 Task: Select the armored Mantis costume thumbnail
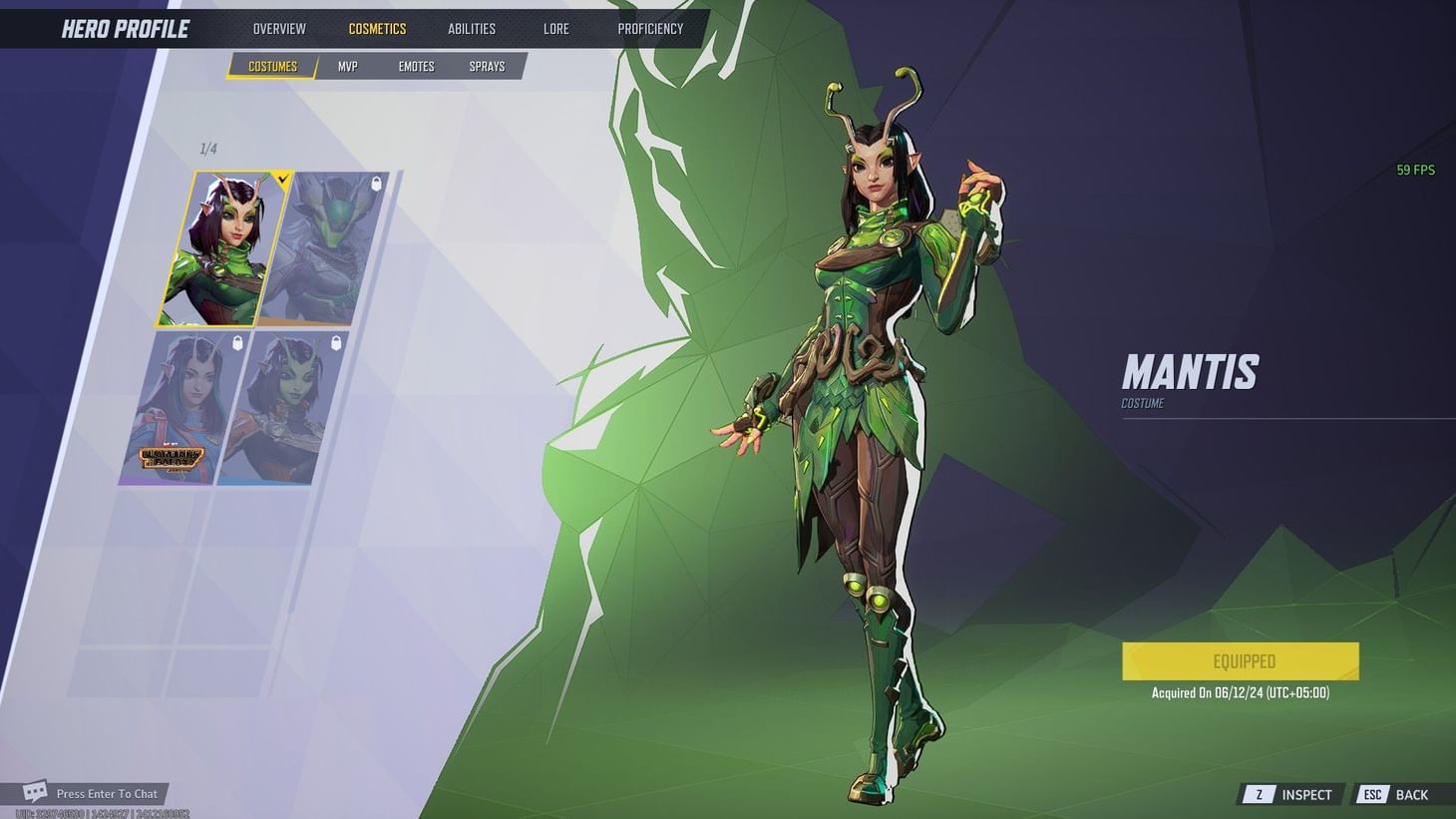pos(329,246)
